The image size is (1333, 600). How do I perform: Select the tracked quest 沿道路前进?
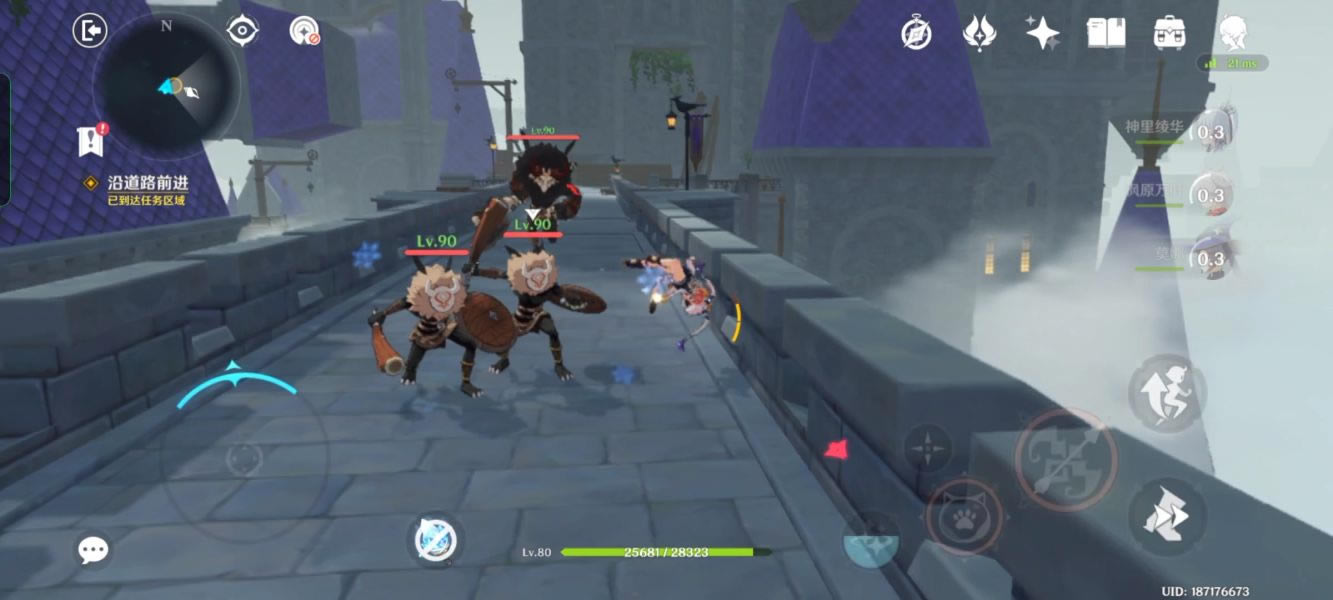click(x=148, y=184)
